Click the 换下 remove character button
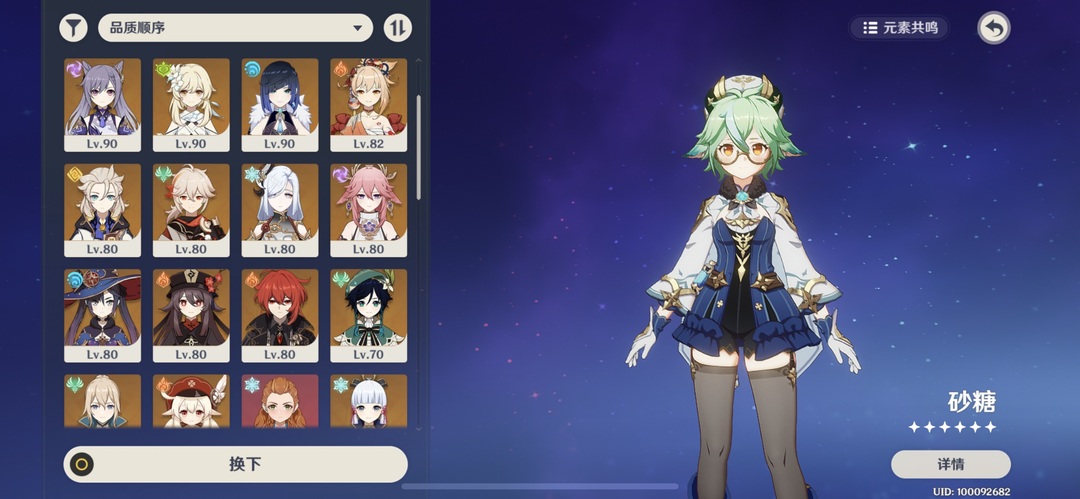This screenshot has width=1080, height=499. point(236,464)
